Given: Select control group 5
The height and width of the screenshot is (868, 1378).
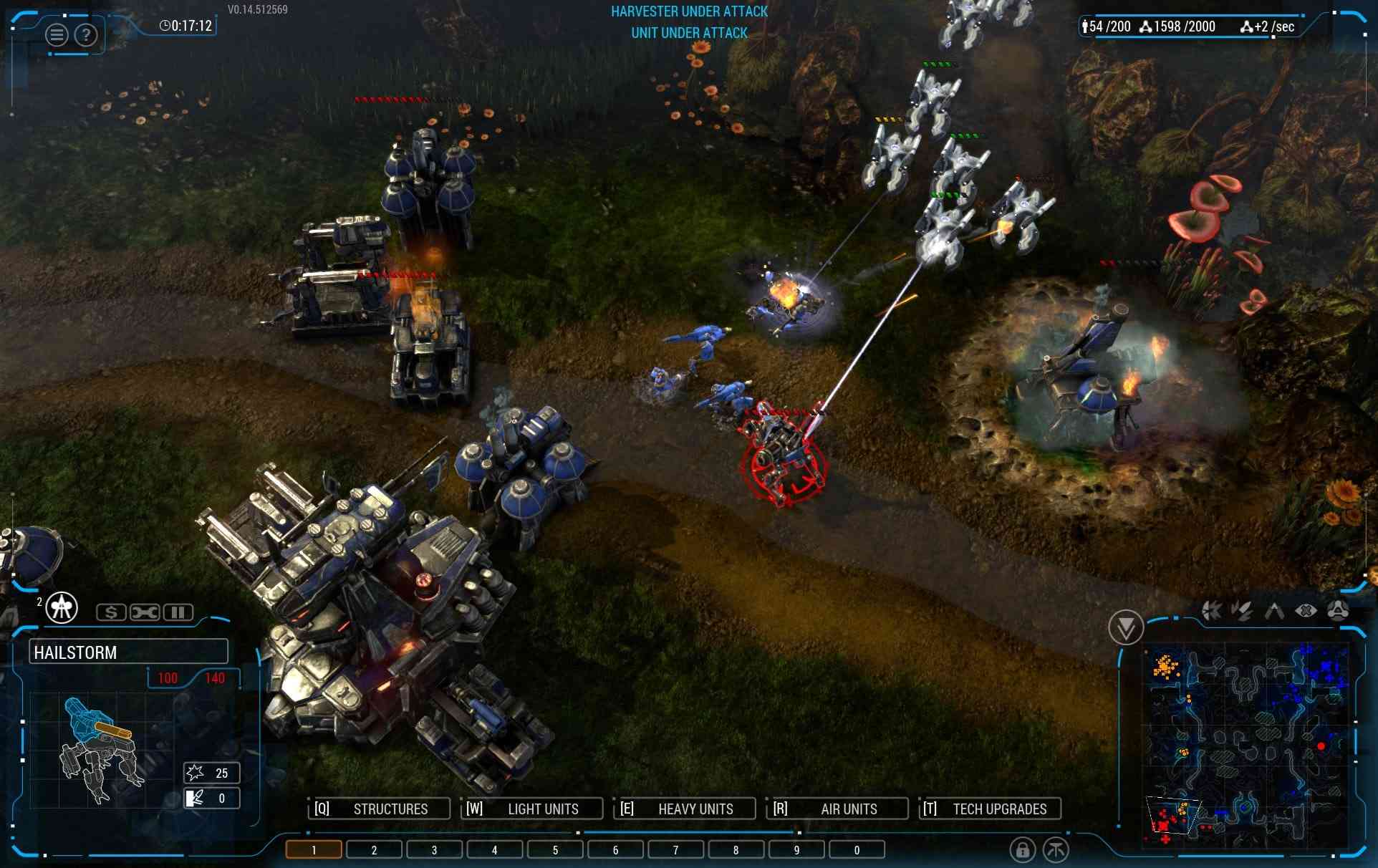Looking at the screenshot, I should coord(555,850).
